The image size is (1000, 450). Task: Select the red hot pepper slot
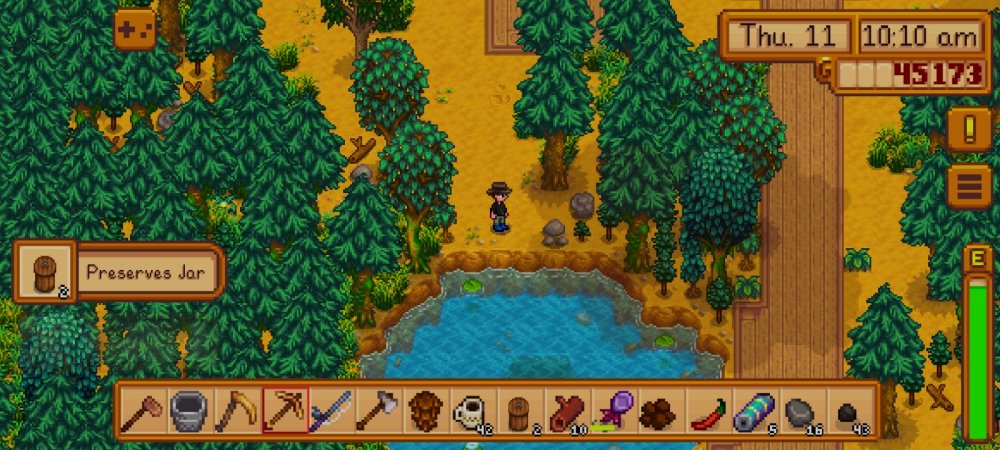707,410
